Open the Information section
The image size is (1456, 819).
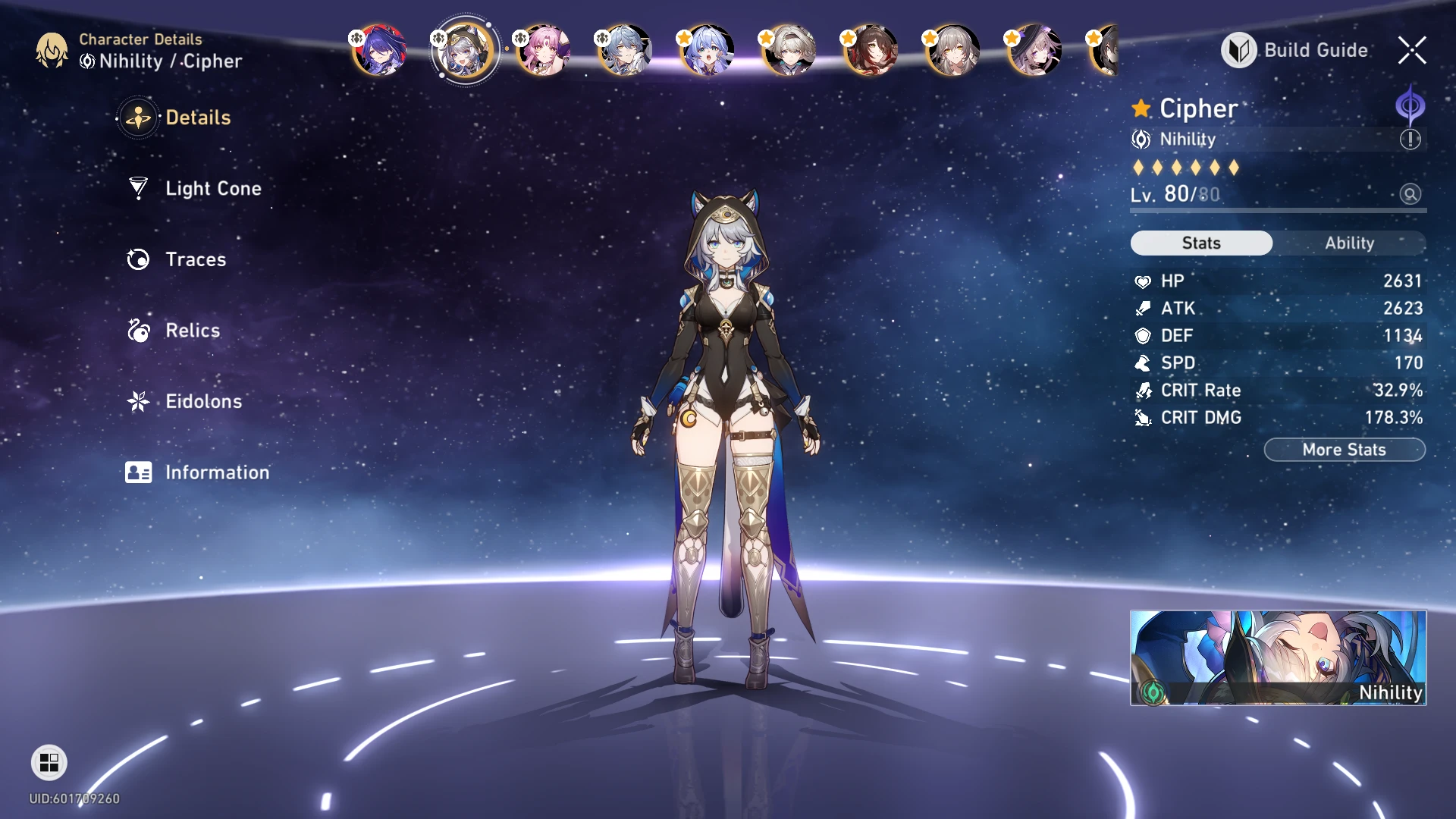(216, 472)
